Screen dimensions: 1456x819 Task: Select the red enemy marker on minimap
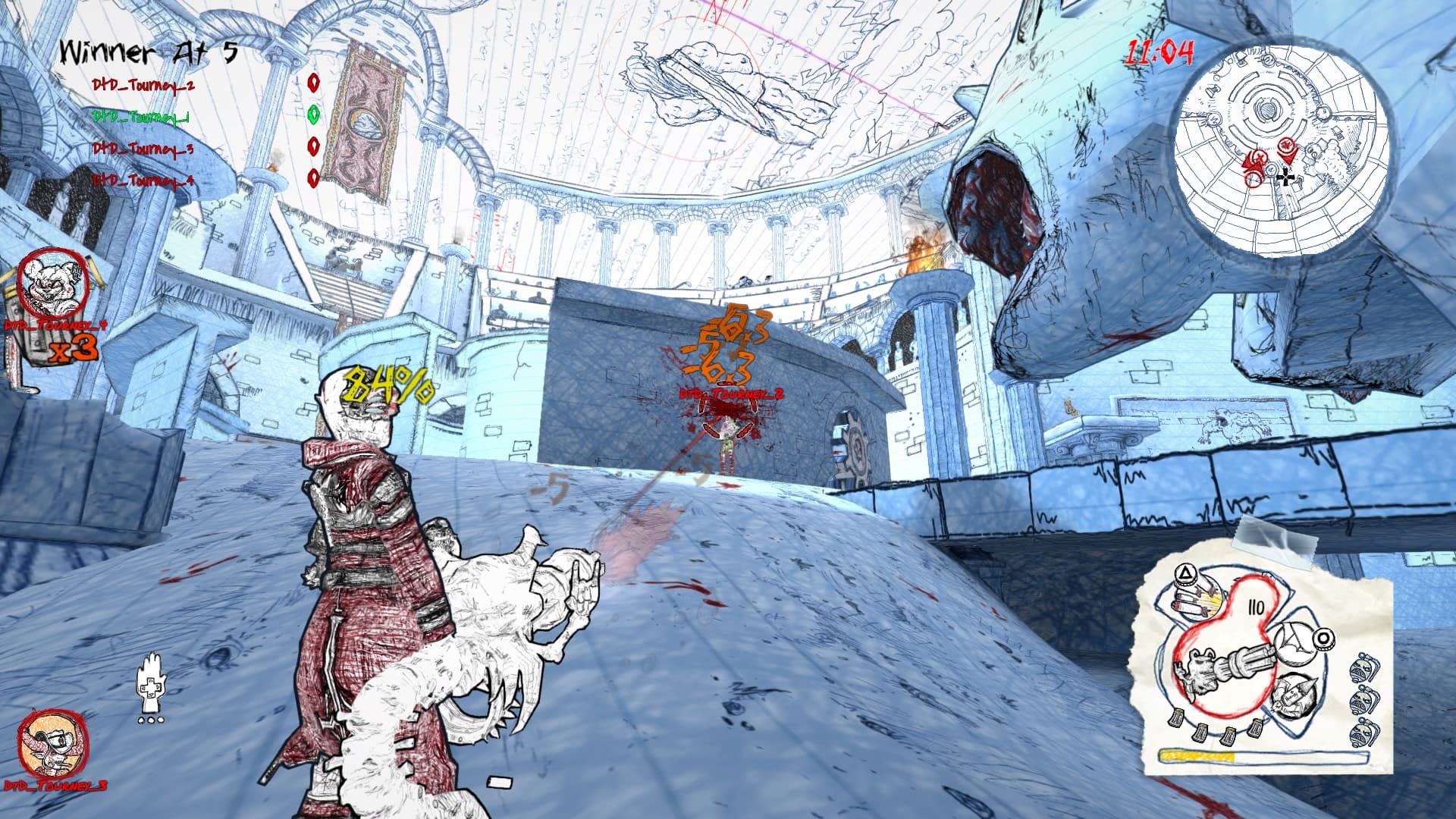(1286, 145)
